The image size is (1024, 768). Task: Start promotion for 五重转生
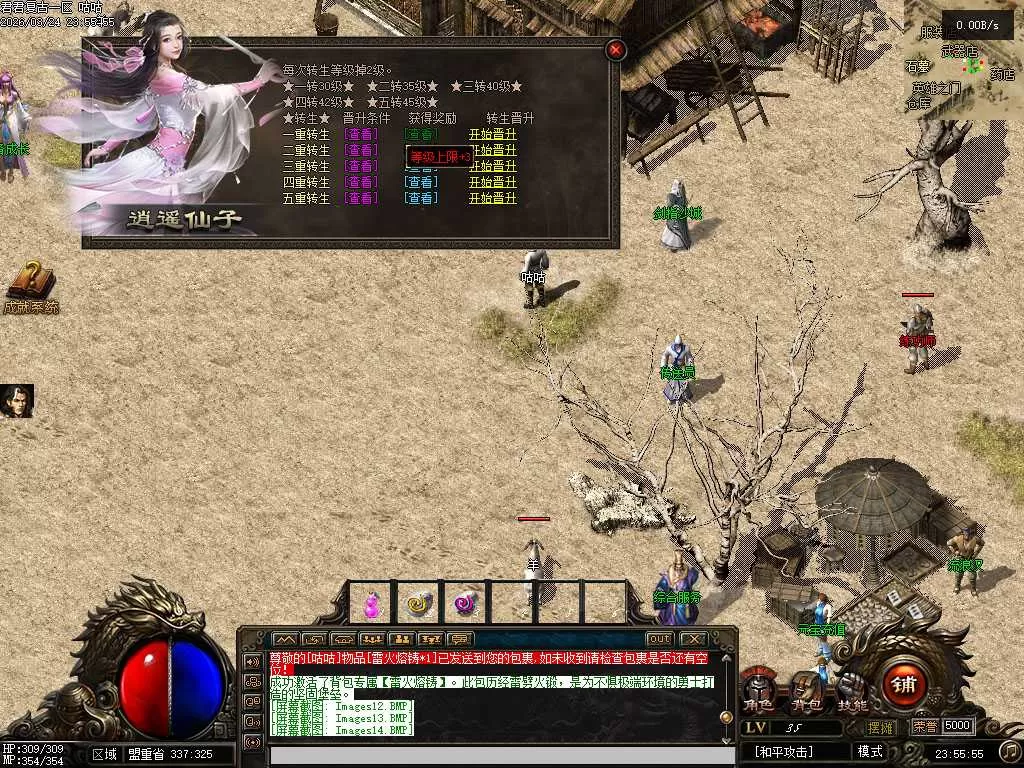(493, 198)
